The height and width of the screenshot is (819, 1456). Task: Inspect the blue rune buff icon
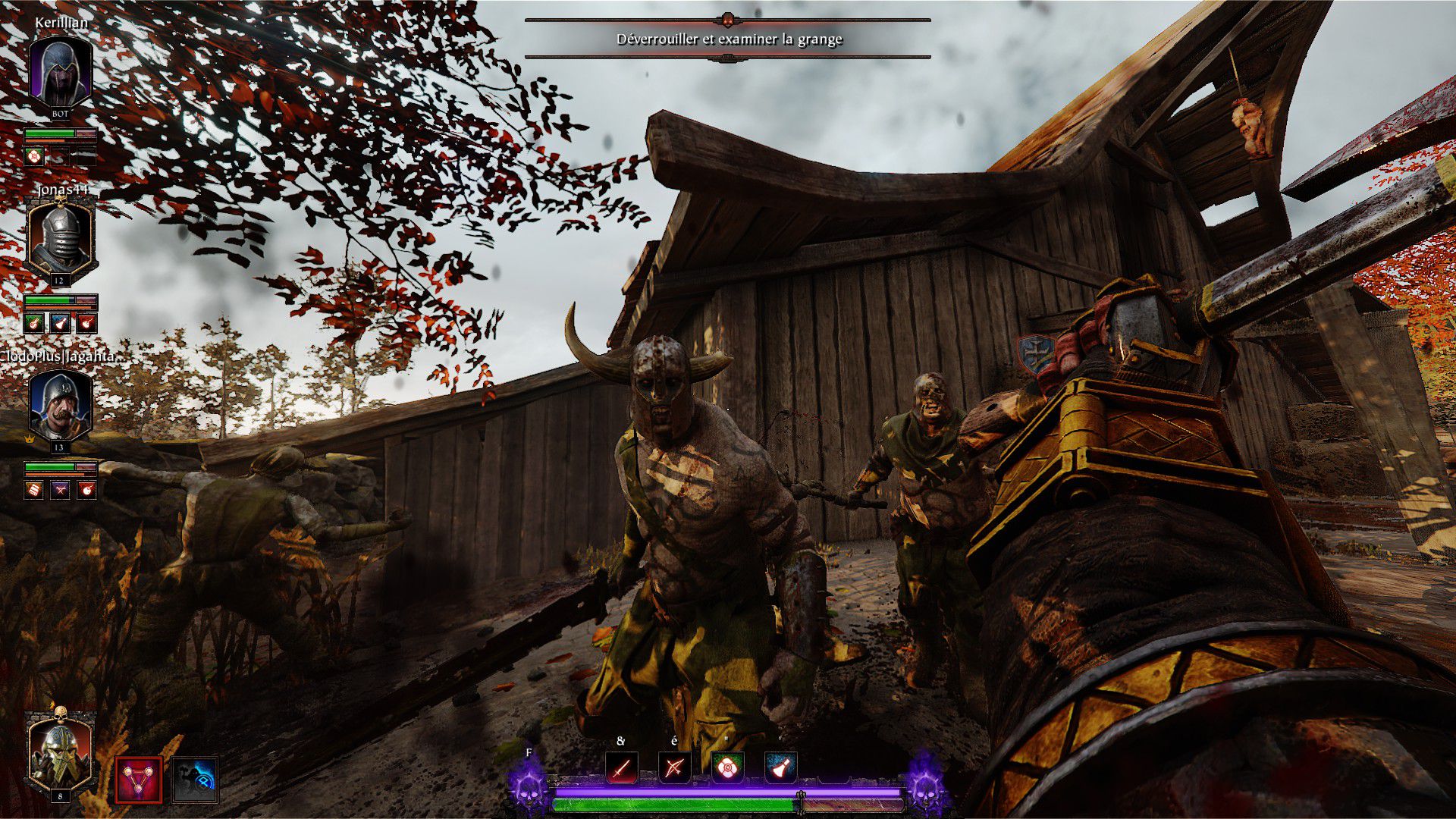[x=196, y=780]
